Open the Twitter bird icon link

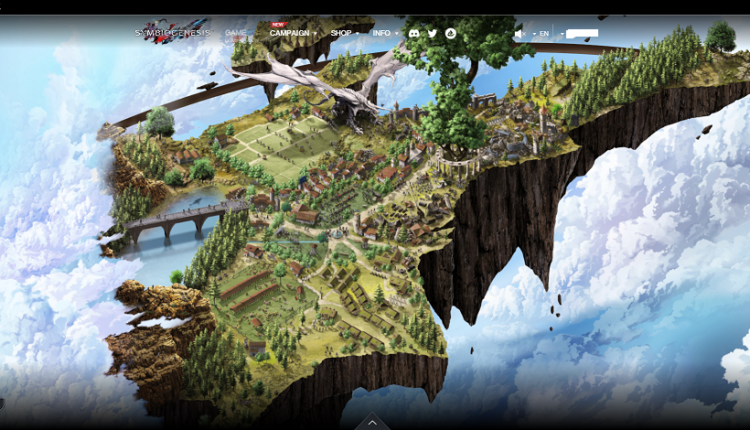pyautogui.click(x=432, y=33)
